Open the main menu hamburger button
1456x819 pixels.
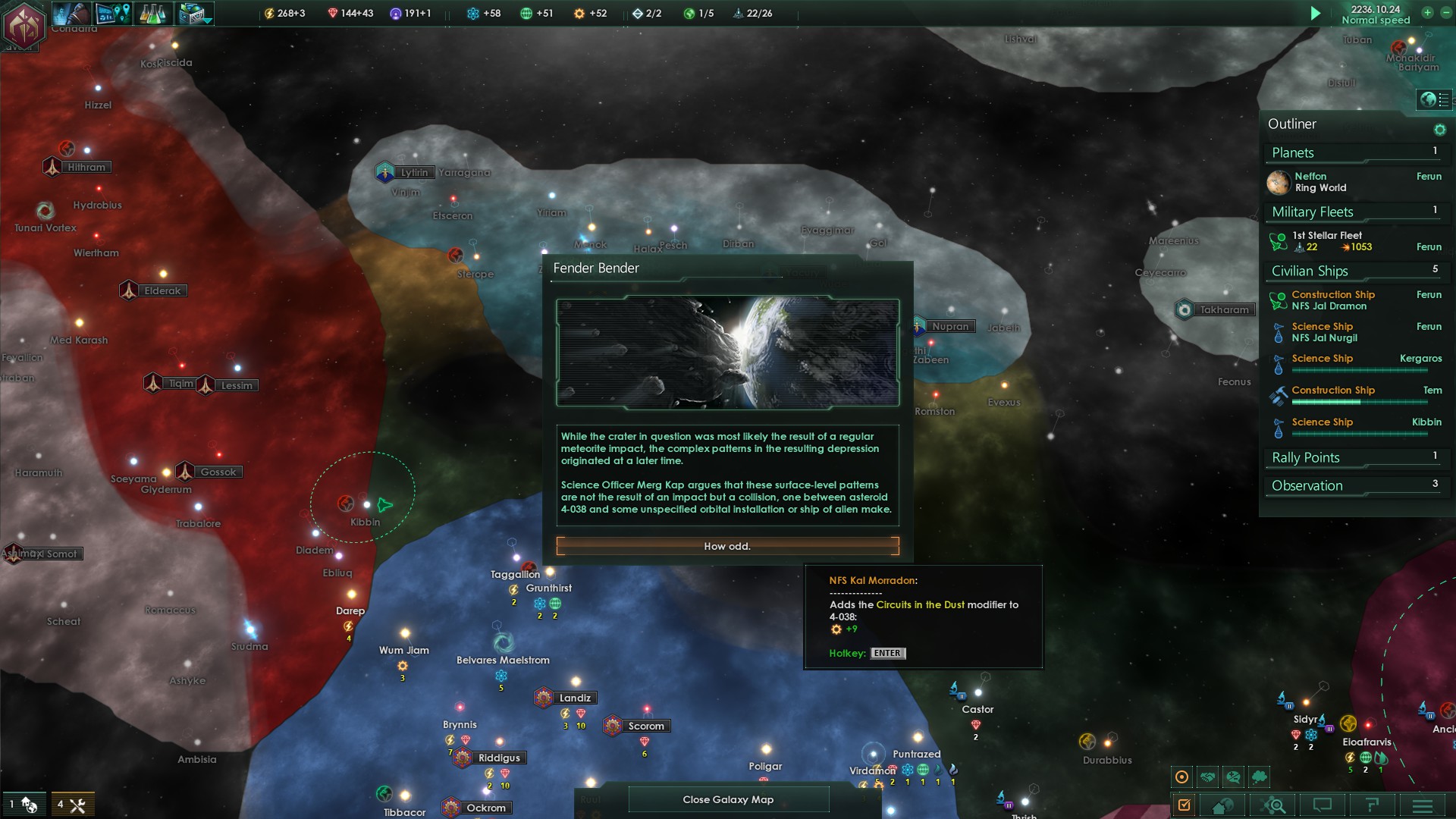(1422, 805)
